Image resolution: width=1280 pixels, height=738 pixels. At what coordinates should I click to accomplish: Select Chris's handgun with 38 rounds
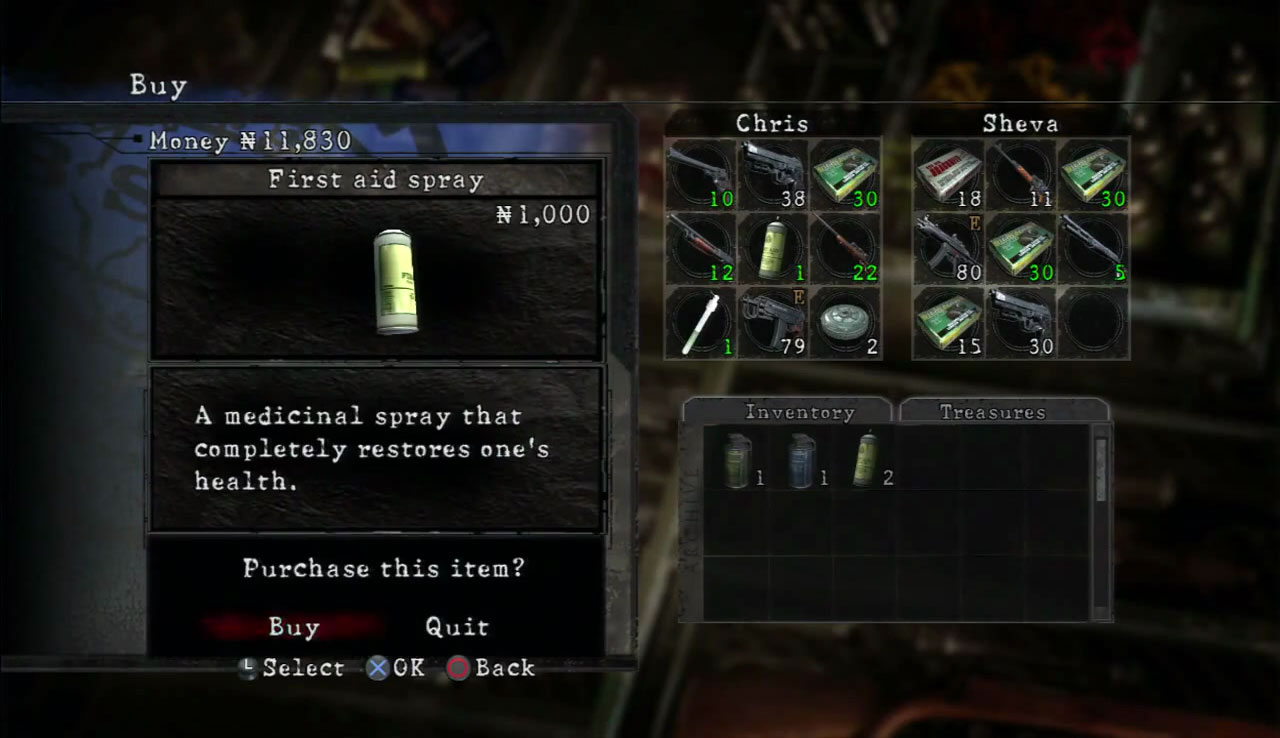(772, 173)
